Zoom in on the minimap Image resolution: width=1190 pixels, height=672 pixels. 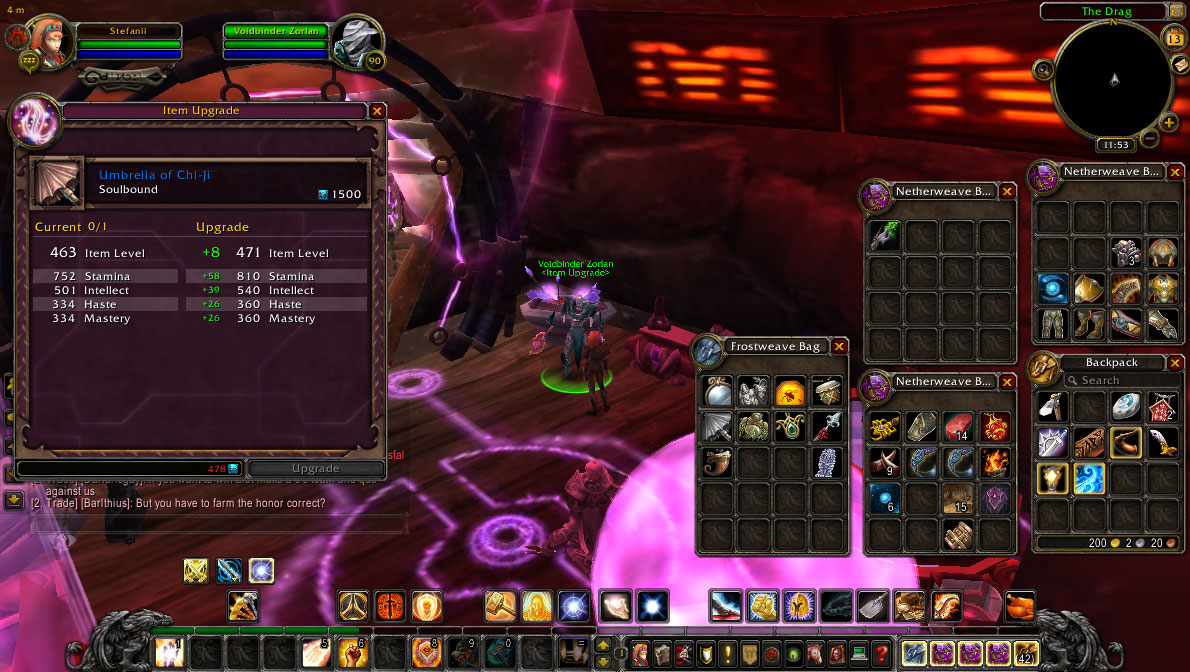[x=1169, y=123]
